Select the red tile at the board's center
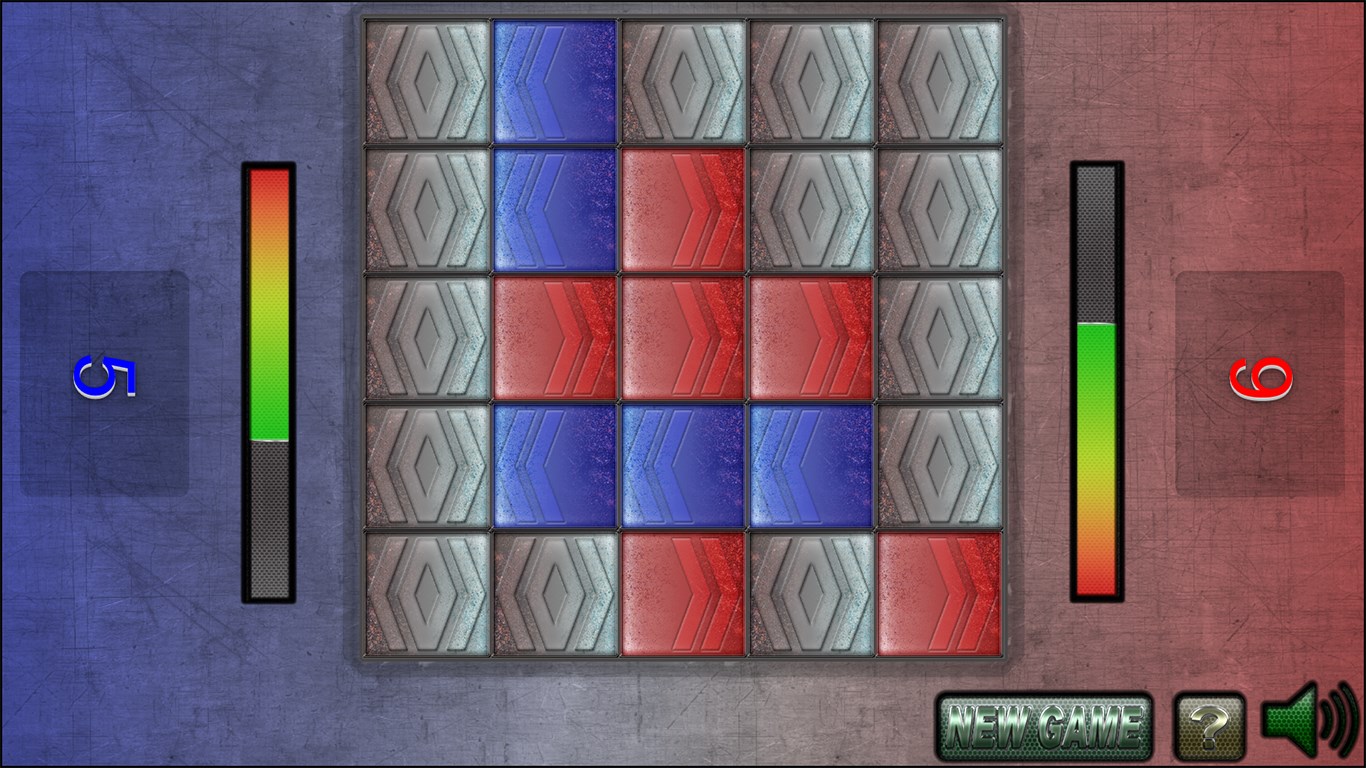Image resolution: width=1366 pixels, height=768 pixels. coord(683,338)
